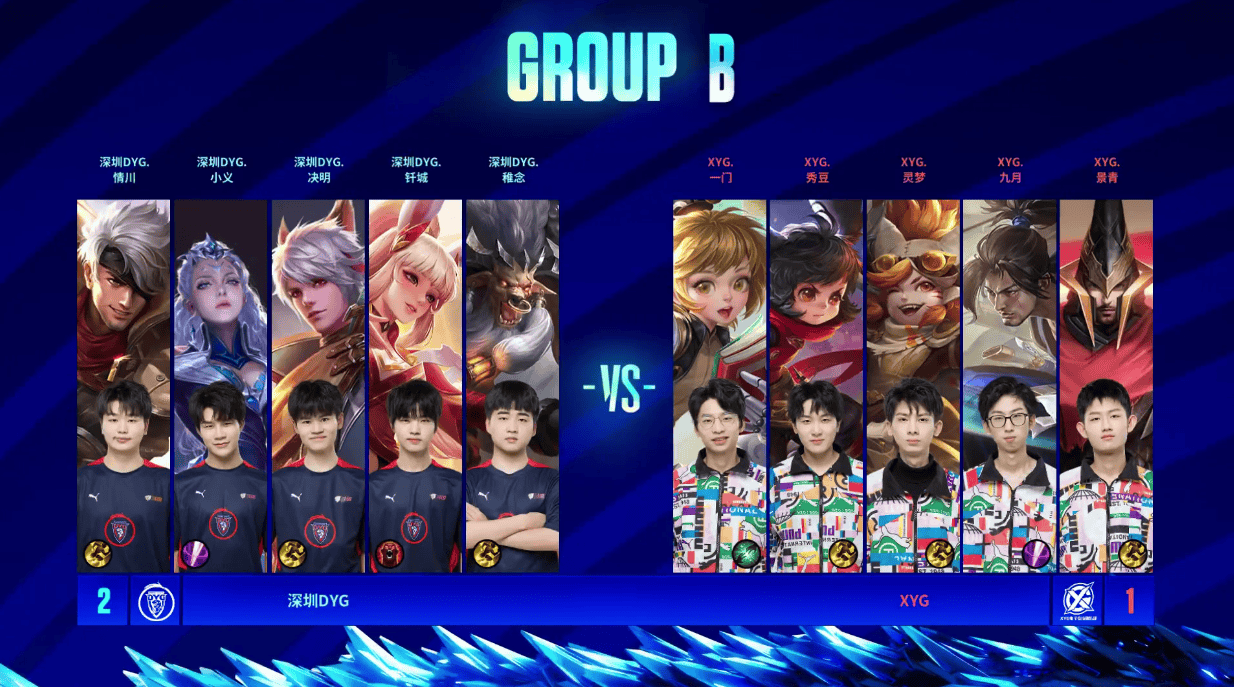Image resolution: width=1234 pixels, height=687 pixels.
Task: Select the XYG.灵梦 player card
Action: (913, 385)
